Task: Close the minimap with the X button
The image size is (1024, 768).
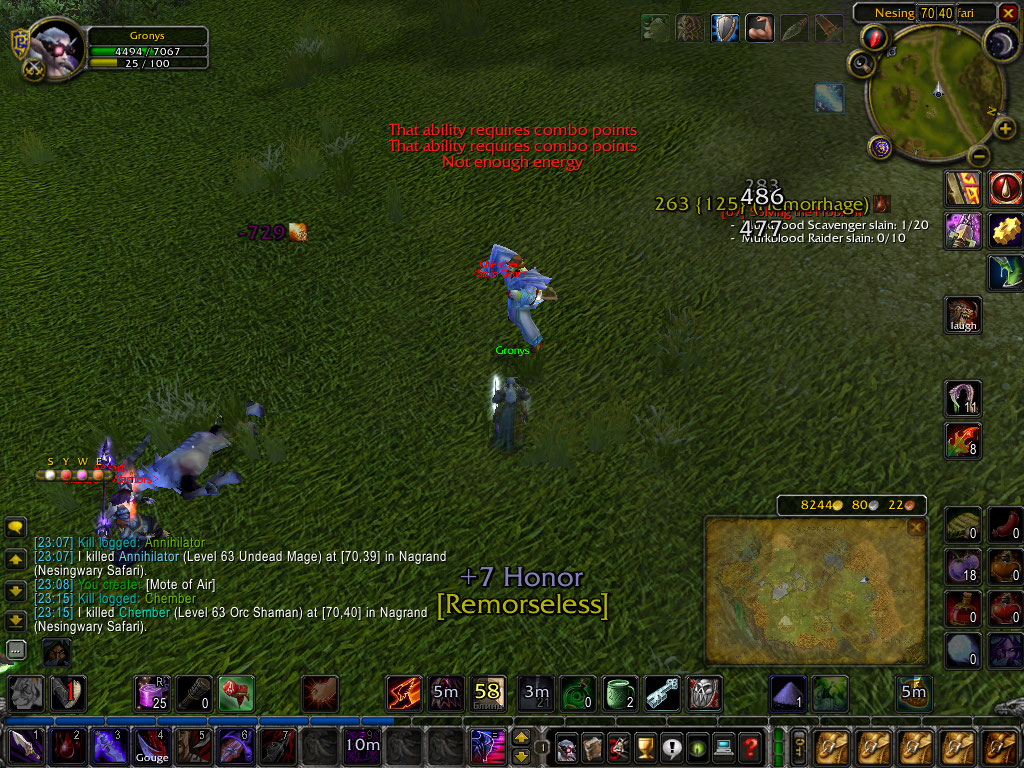Action: 1010,13
